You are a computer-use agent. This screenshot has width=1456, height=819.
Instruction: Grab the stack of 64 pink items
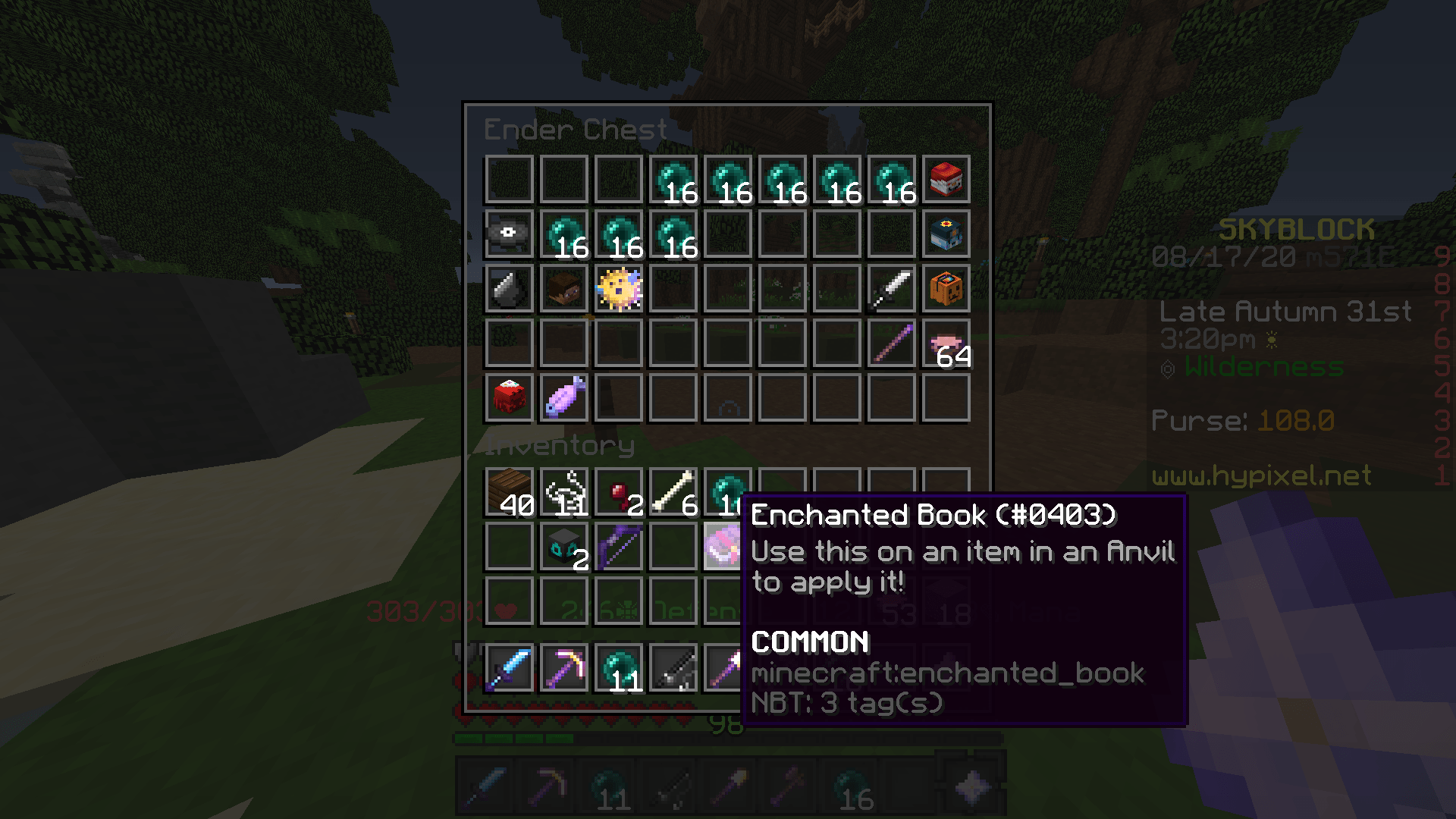[x=946, y=344]
